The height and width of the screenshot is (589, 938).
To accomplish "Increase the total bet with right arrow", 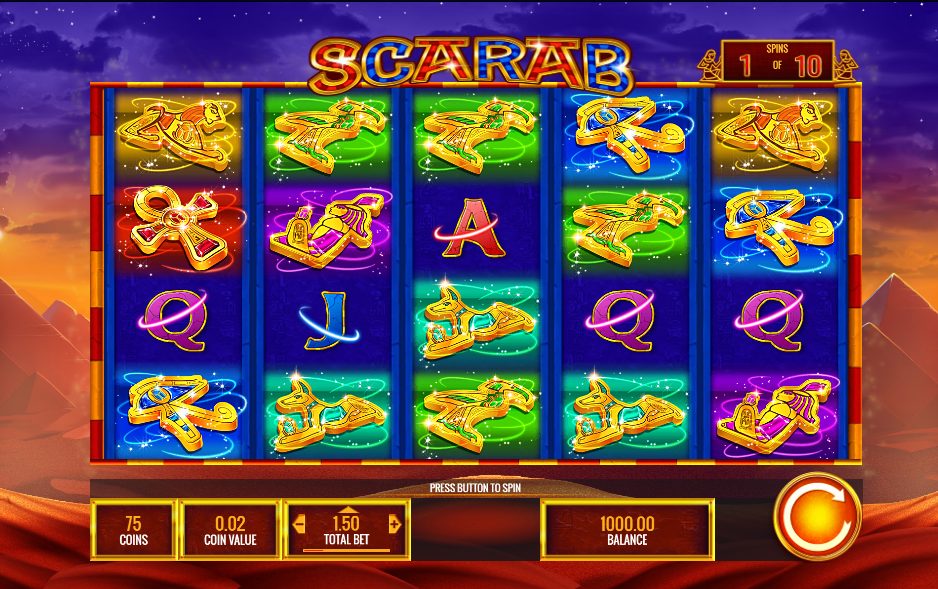I will pos(394,524).
